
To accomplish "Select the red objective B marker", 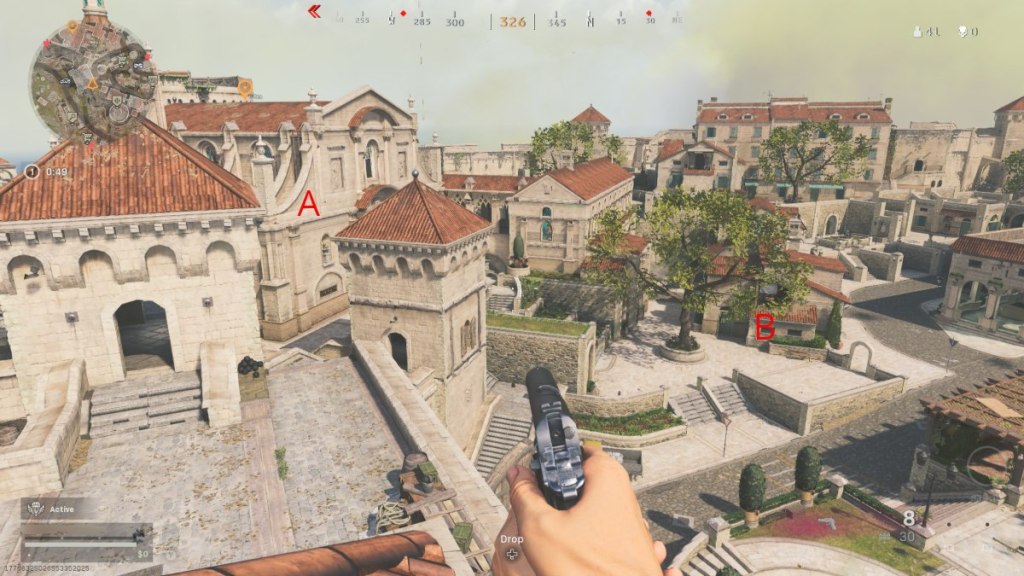I will point(765,326).
